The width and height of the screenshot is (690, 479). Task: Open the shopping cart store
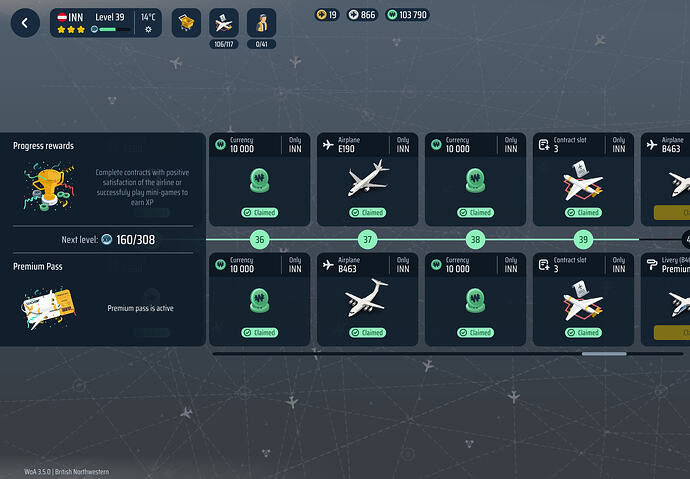pos(186,23)
